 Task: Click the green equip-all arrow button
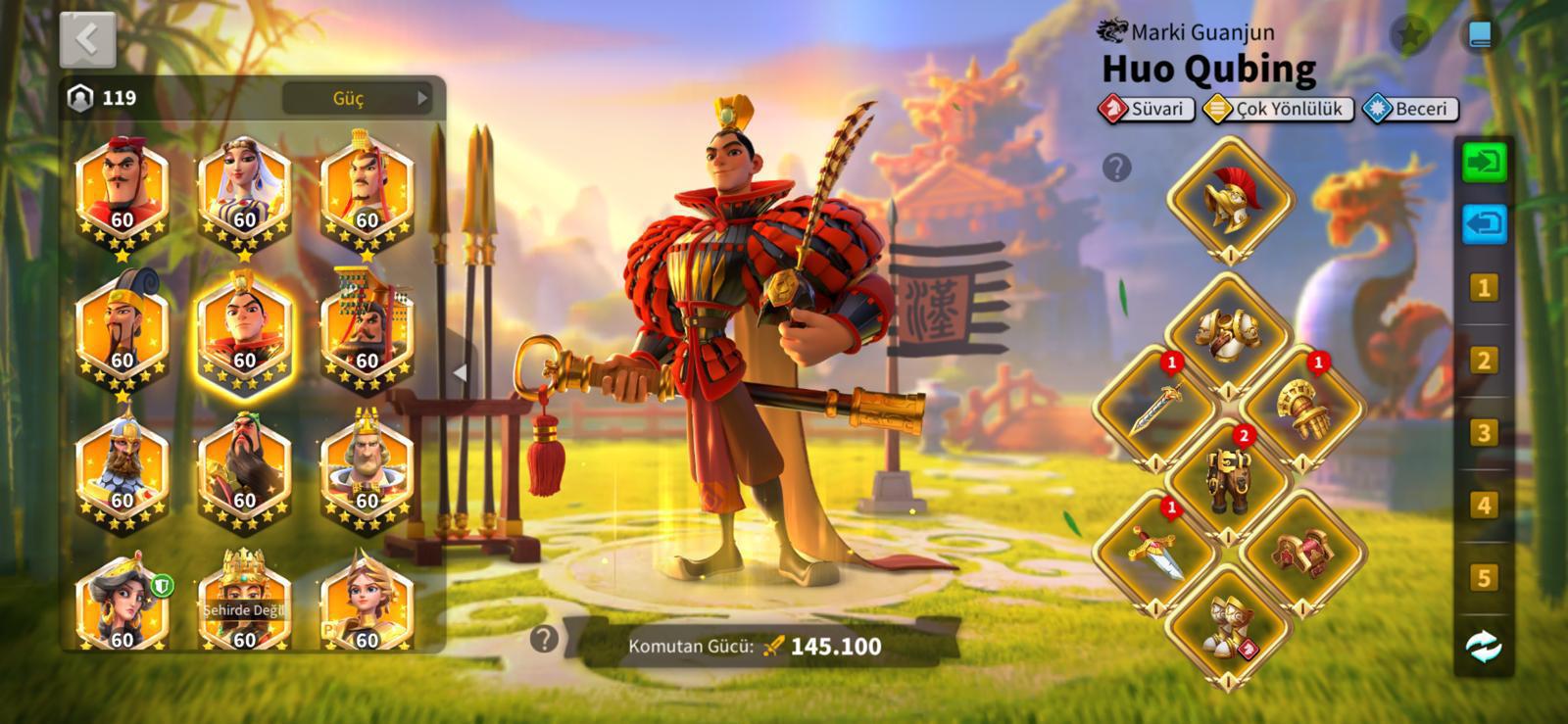pyautogui.click(x=1484, y=162)
